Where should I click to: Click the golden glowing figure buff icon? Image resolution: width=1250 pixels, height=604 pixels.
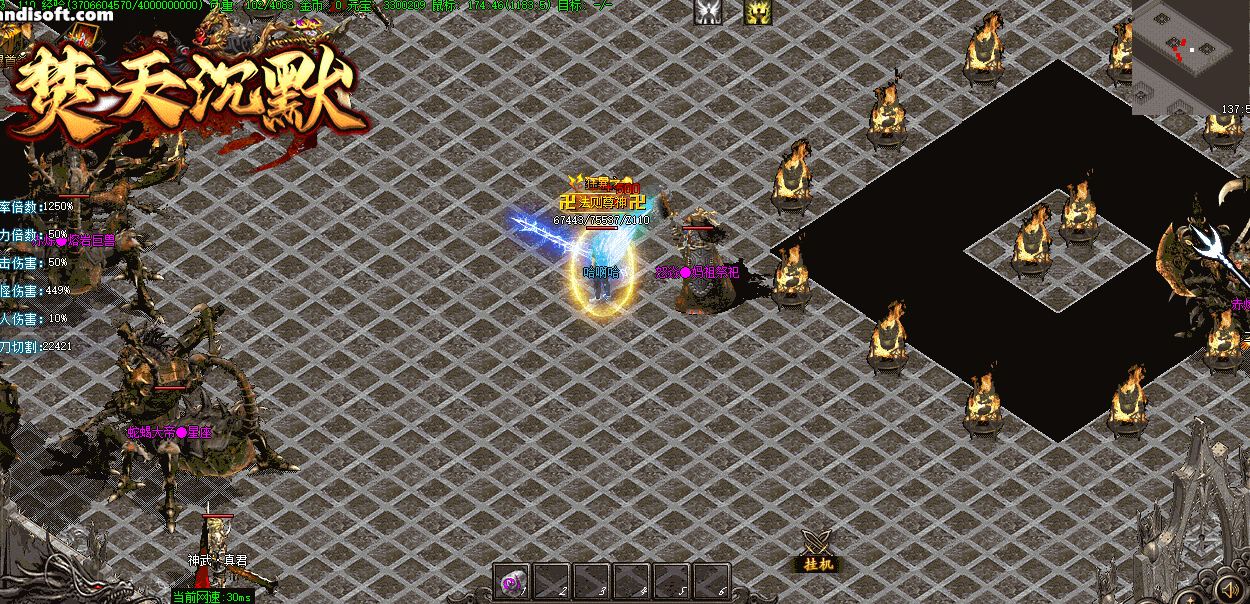tap(757, 12)
